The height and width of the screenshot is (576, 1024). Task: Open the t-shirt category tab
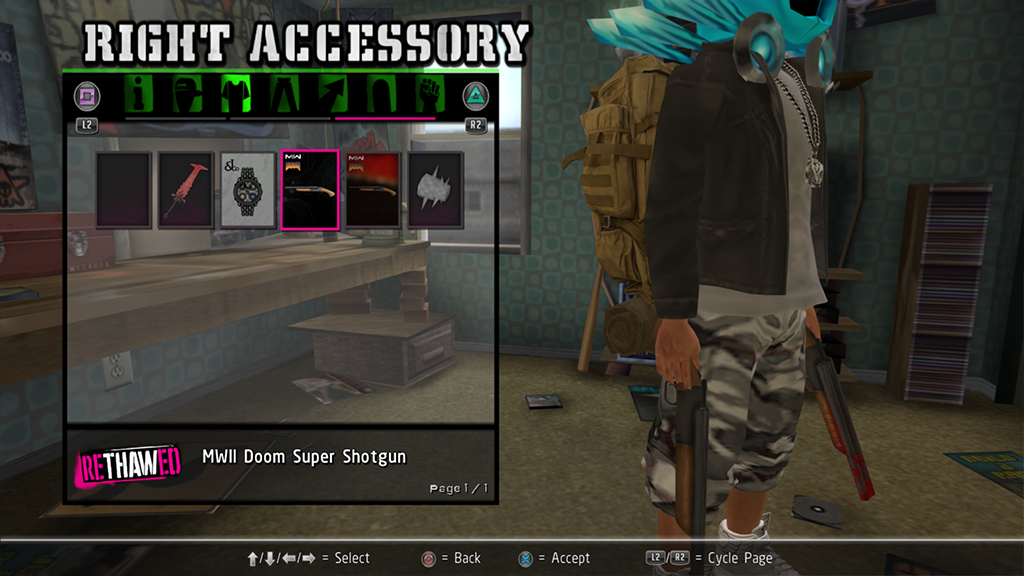pos(236,96)
